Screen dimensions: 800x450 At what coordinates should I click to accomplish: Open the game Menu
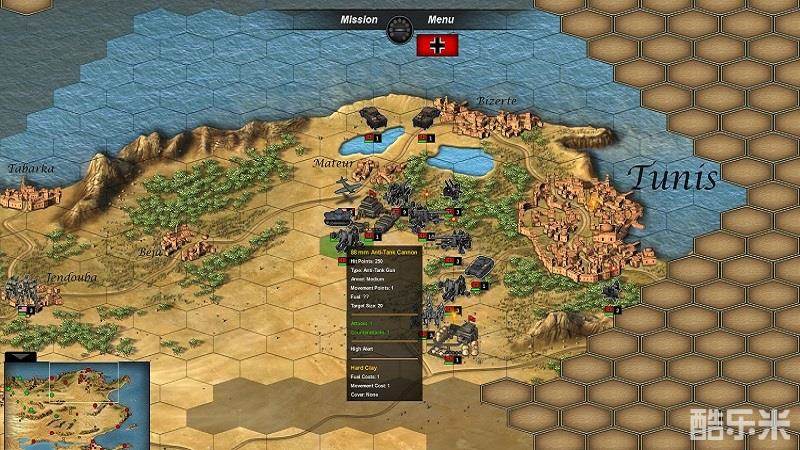pos(440,19)
